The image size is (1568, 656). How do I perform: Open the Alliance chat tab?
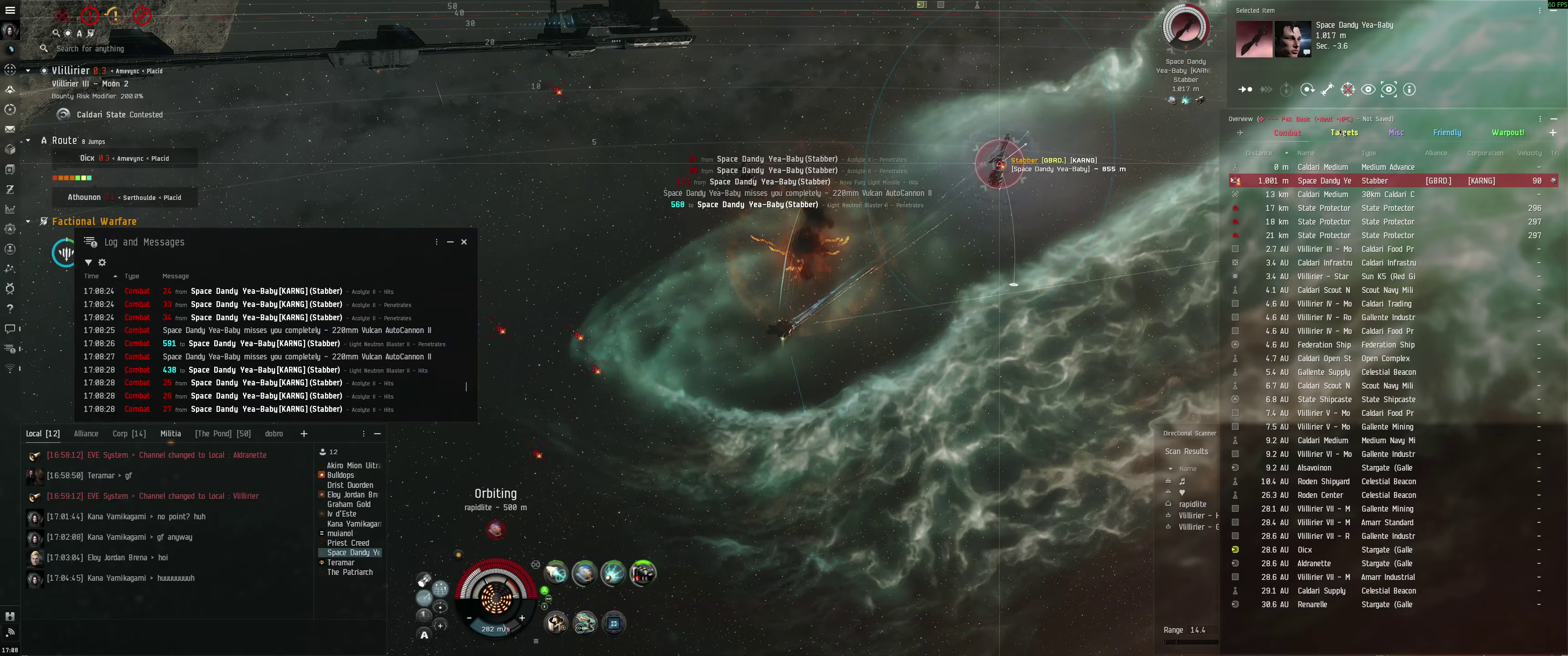coord(86,434)
